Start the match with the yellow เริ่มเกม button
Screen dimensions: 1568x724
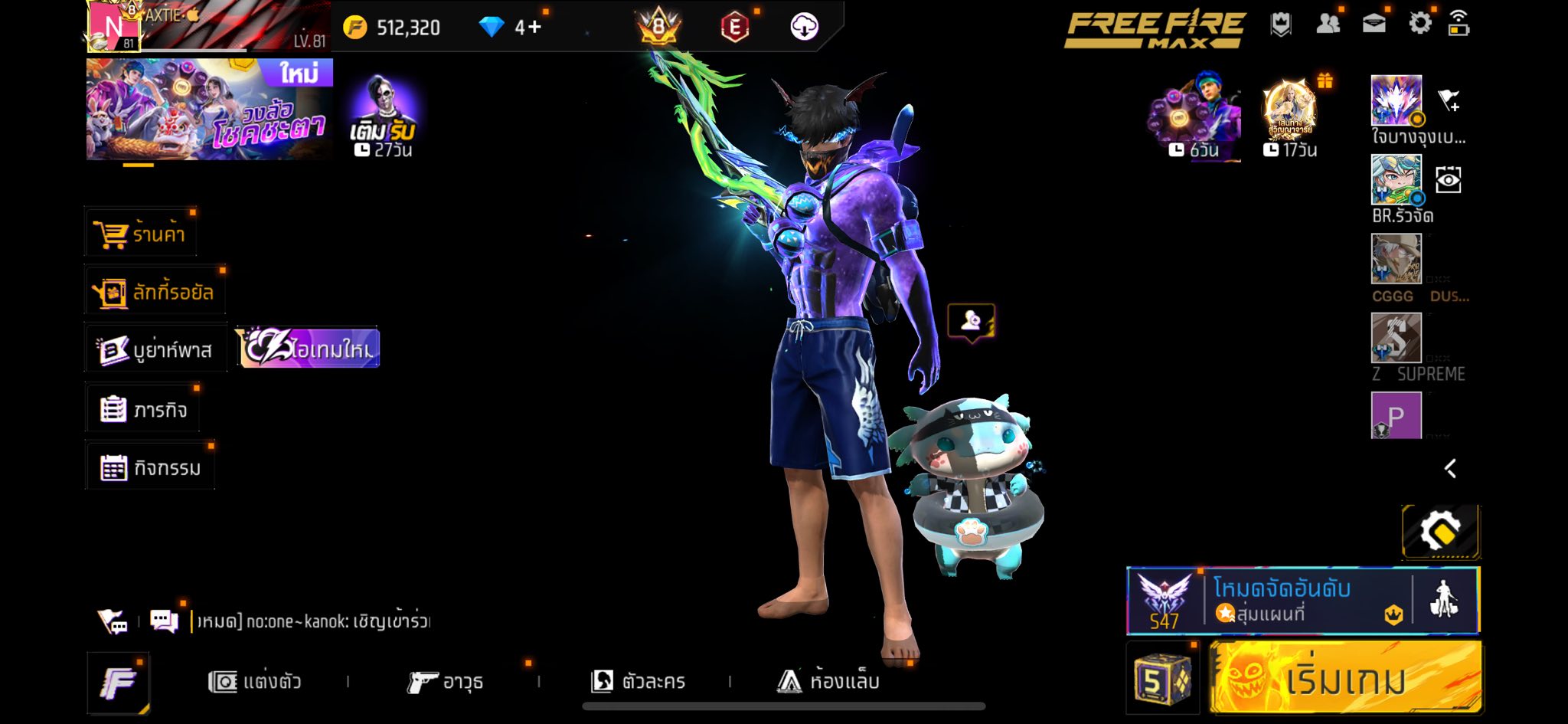click(1345, 678)
